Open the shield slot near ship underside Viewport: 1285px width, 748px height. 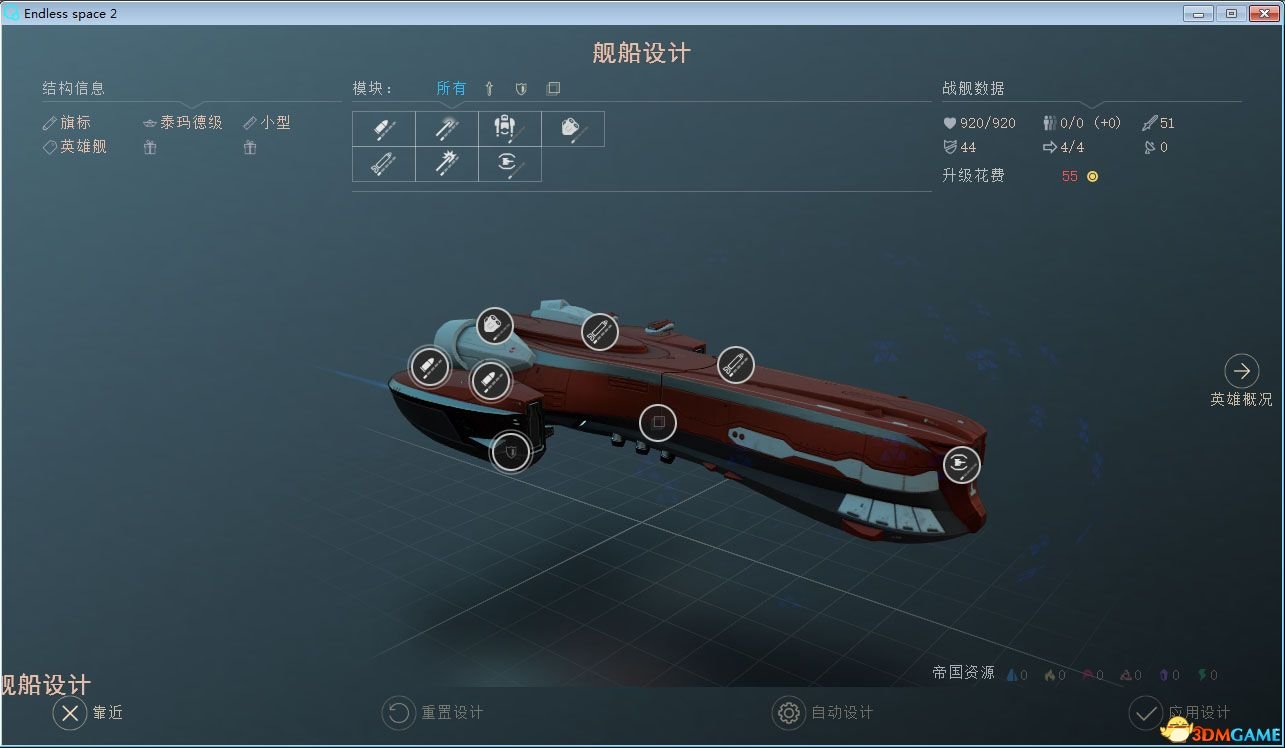pyautogui.click(x=510, y=452)
